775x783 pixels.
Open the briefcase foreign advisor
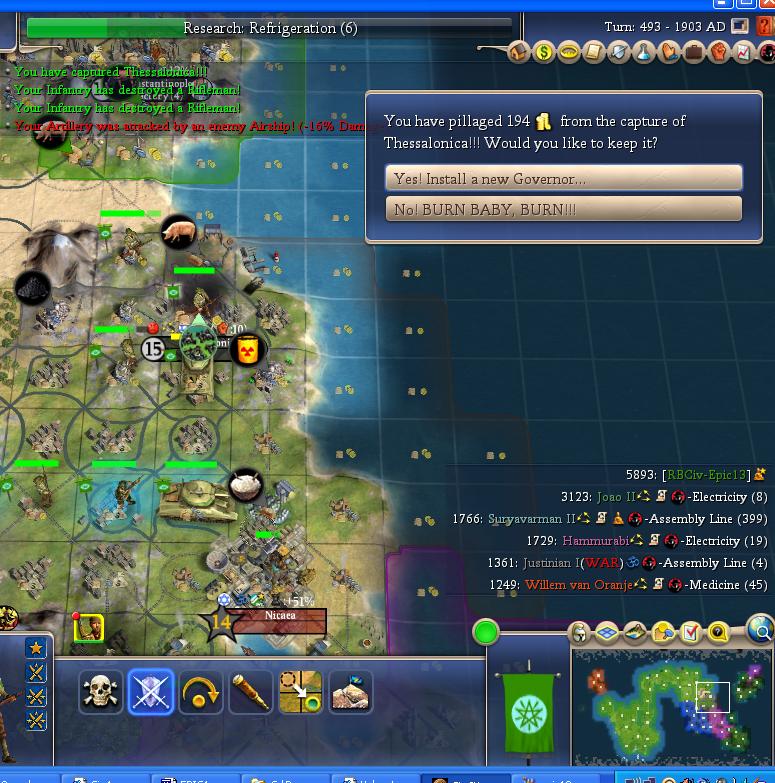(694, 52)
